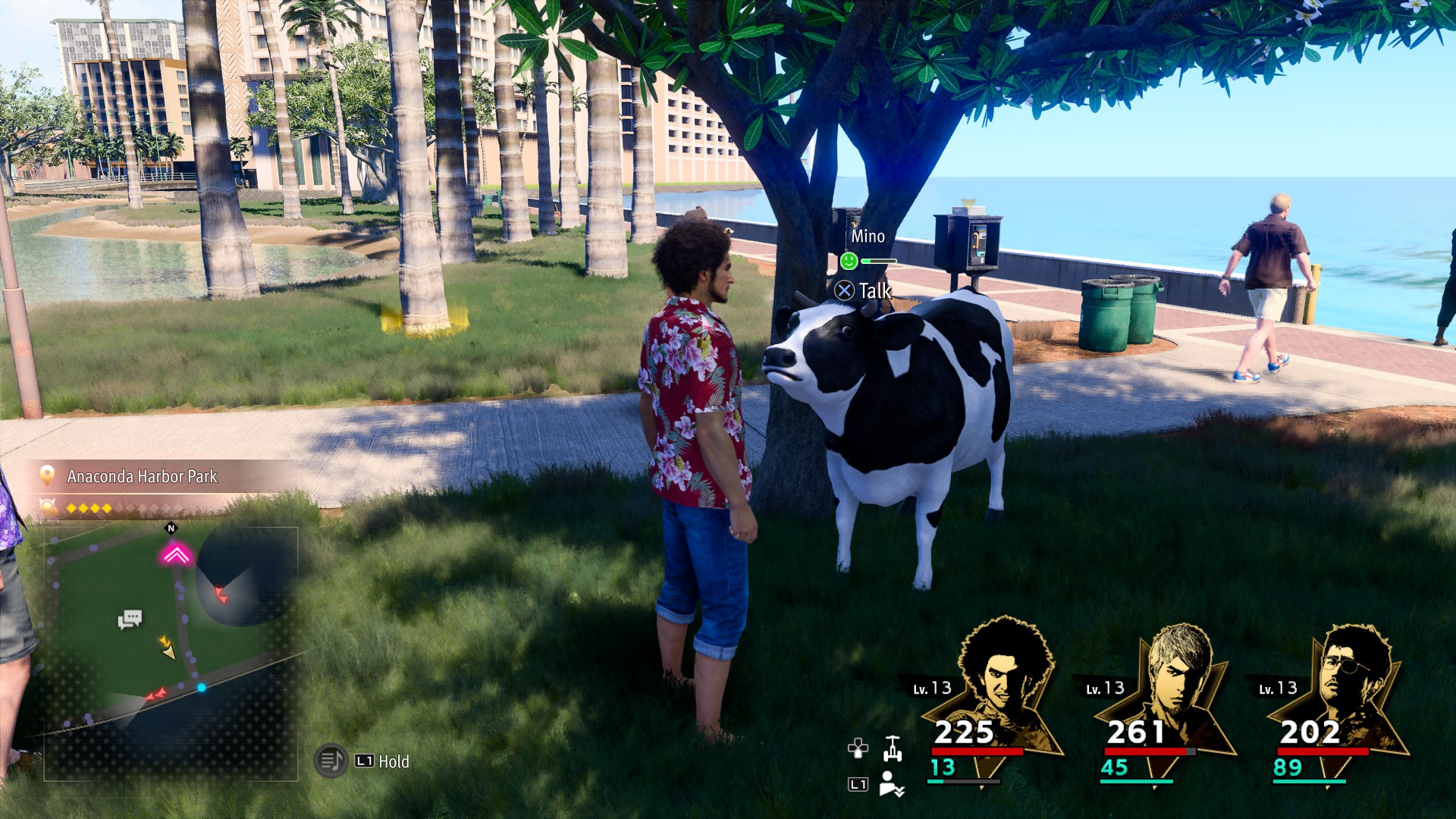
Task: Select the blue dot marker on minimap
Action: (202, 688)
